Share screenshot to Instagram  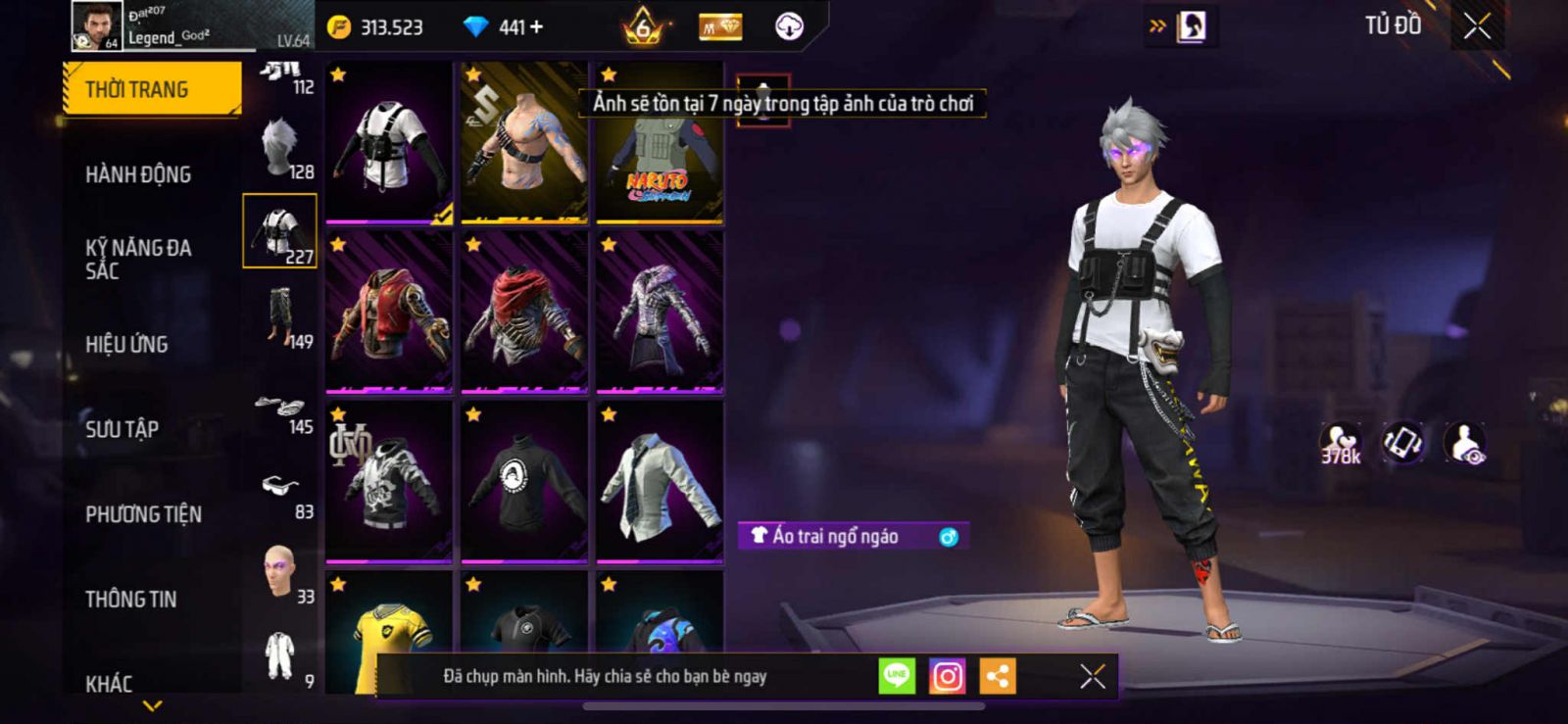[x=947, y=676]
